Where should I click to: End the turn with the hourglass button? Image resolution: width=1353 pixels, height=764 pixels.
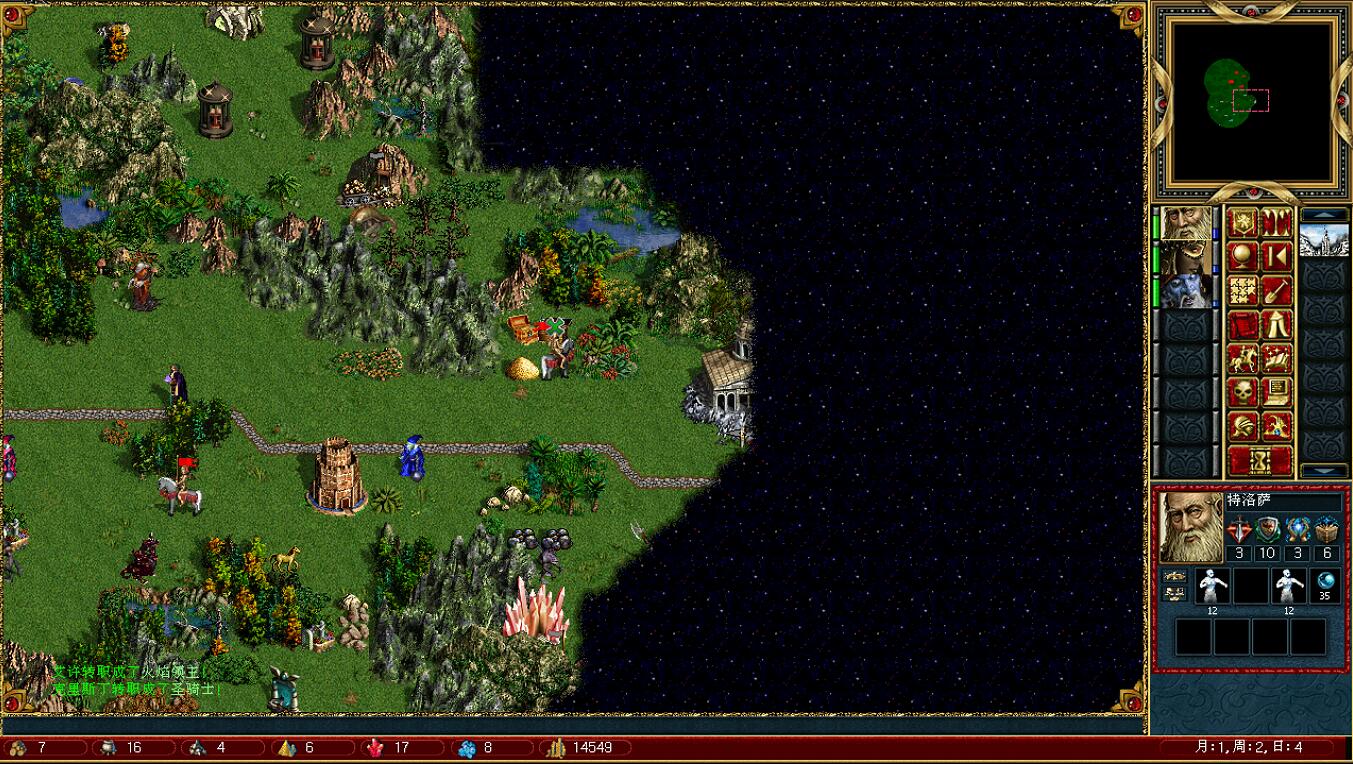tap(1259, 461)
